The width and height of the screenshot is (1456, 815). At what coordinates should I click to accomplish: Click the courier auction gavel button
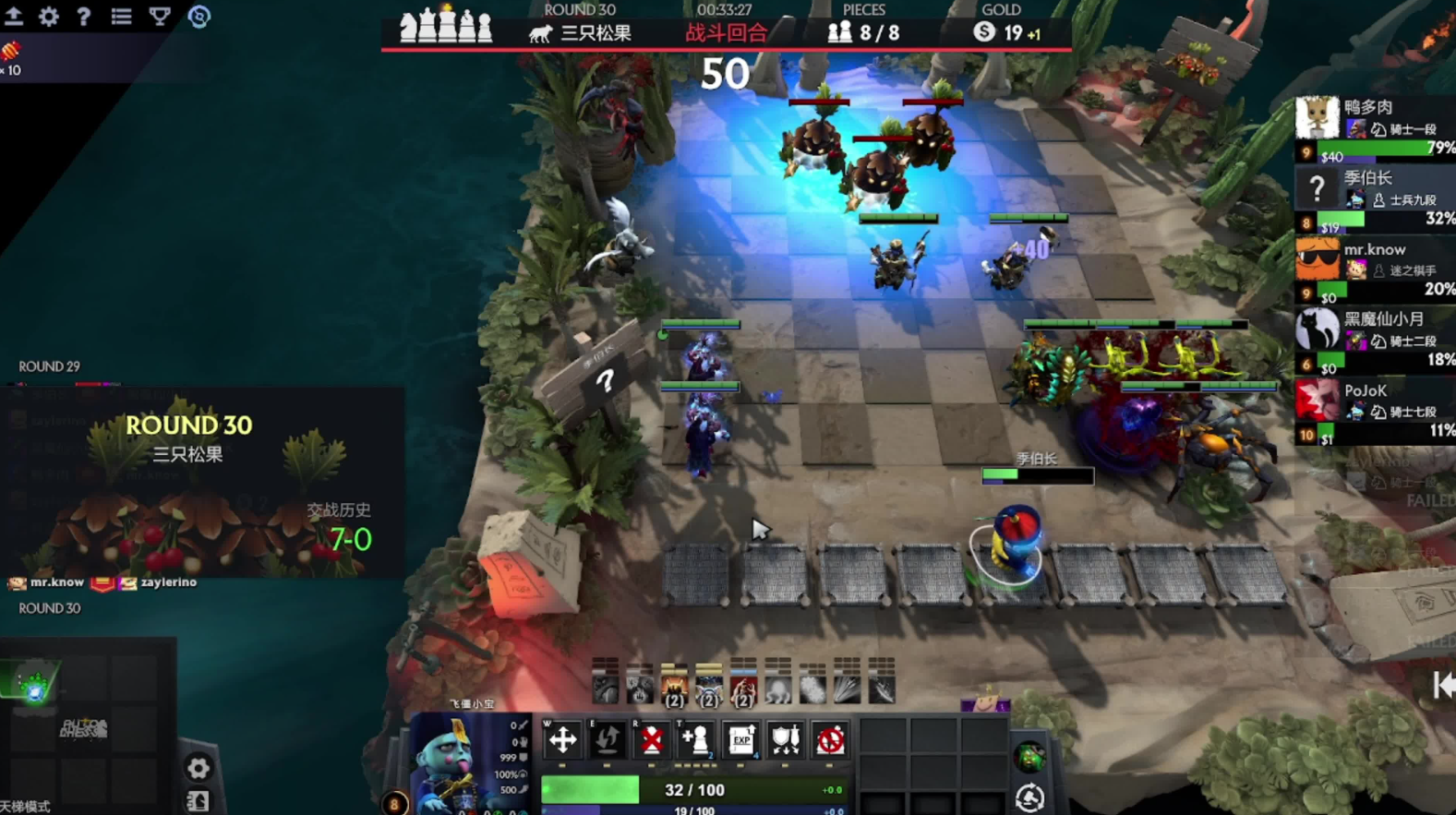pyautogui.click(x=1029, y=797)
